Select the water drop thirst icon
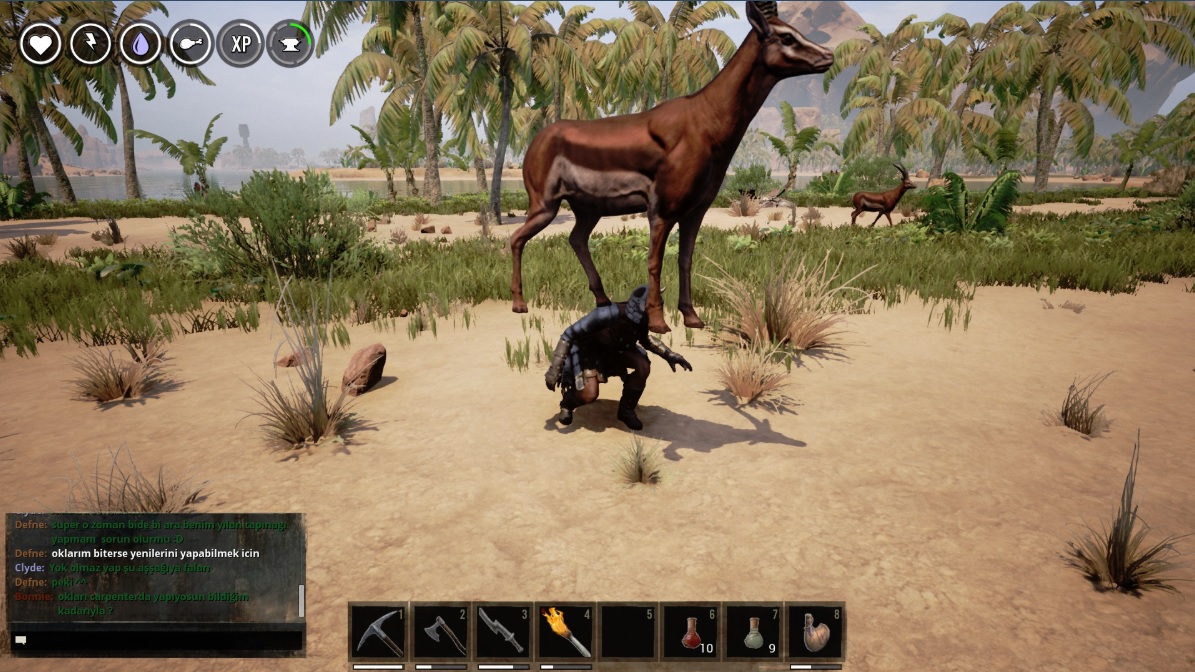The width and height of the screenshot is (1195, 672). pyautogui.click(x=141, y=44)
